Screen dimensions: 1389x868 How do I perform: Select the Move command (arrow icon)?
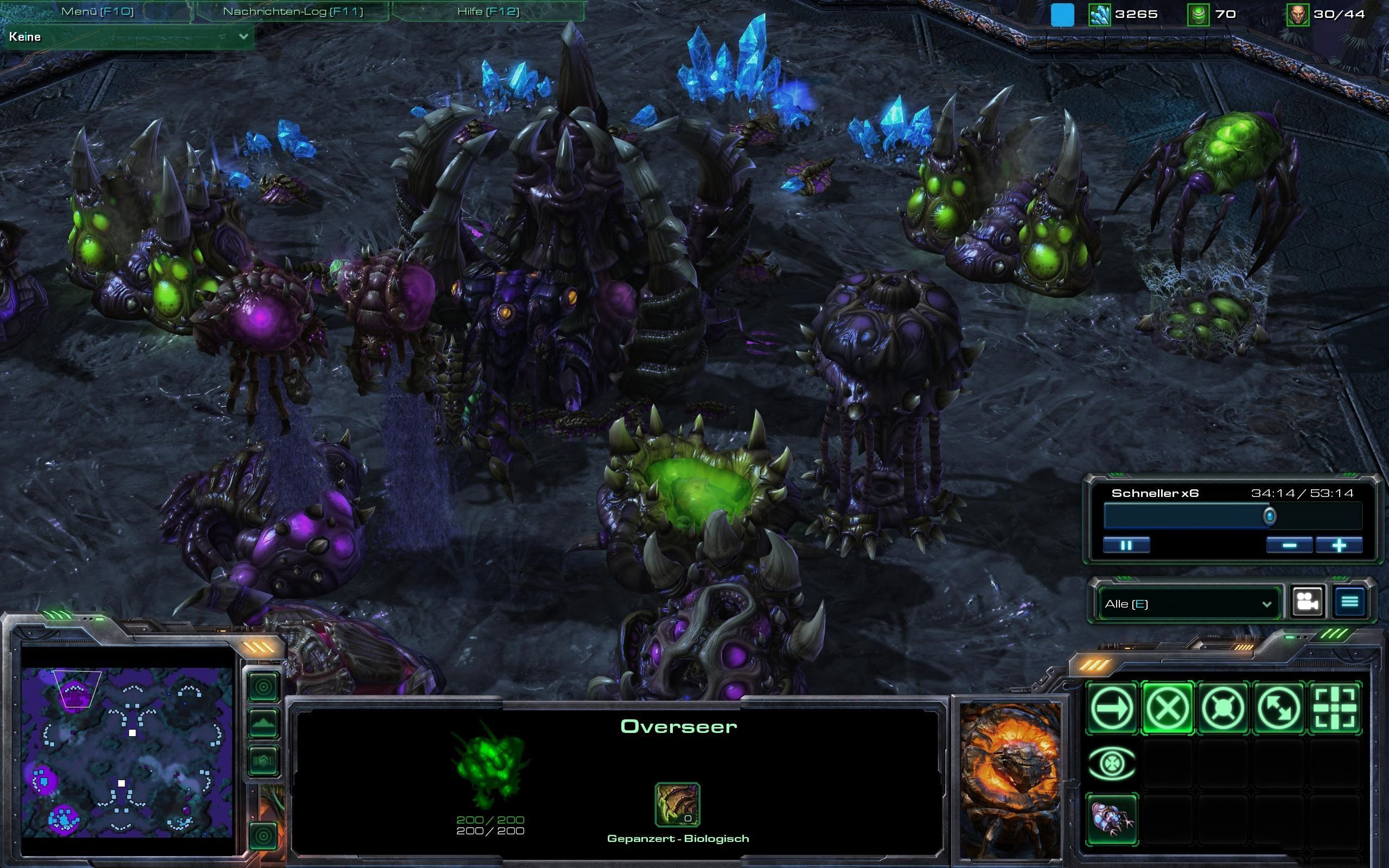tap(1112, 708)
